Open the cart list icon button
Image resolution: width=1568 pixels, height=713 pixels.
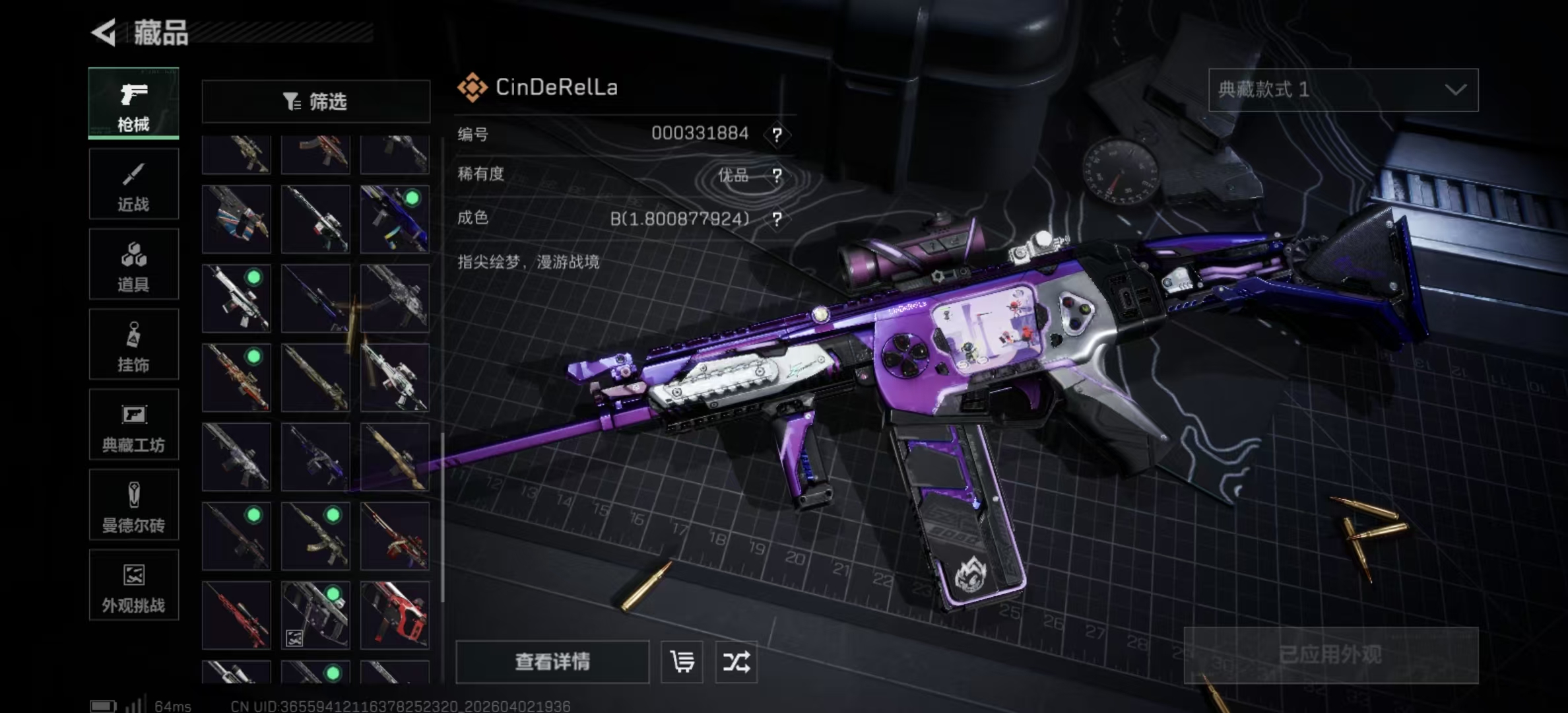point(682,662)
